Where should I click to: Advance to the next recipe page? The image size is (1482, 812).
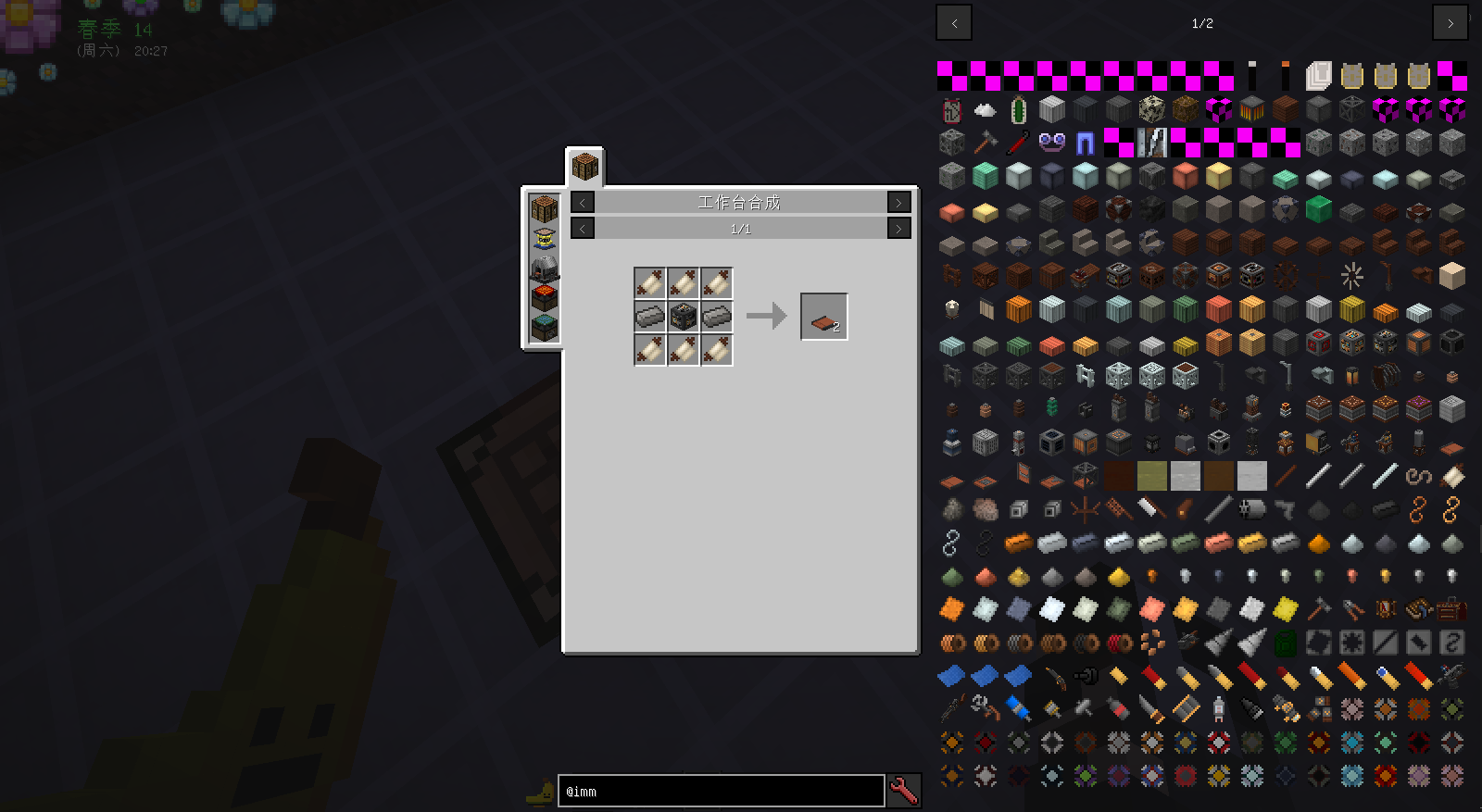pos(898,229)
